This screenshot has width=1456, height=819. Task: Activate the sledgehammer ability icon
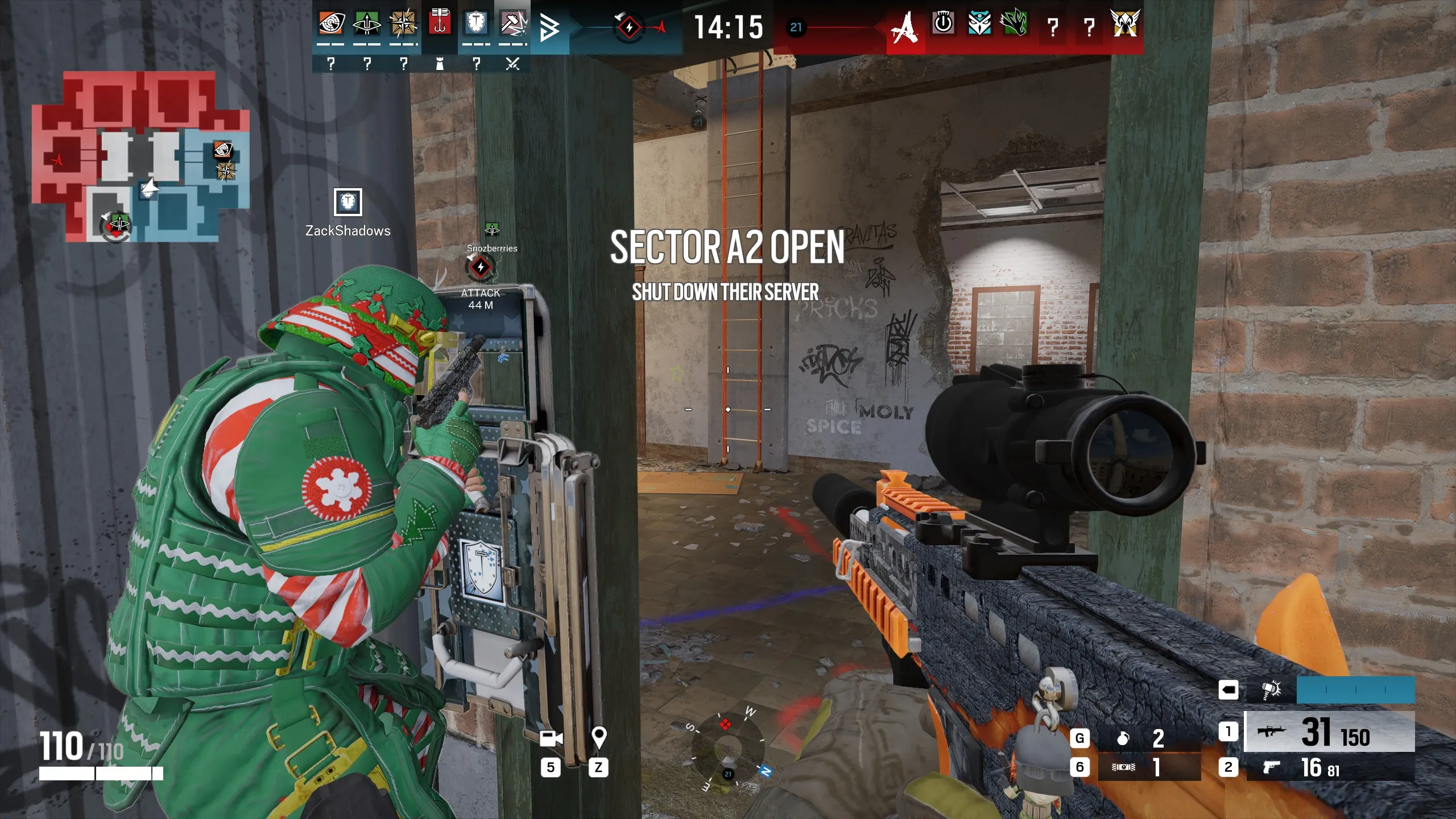[x=1271, y=690]
